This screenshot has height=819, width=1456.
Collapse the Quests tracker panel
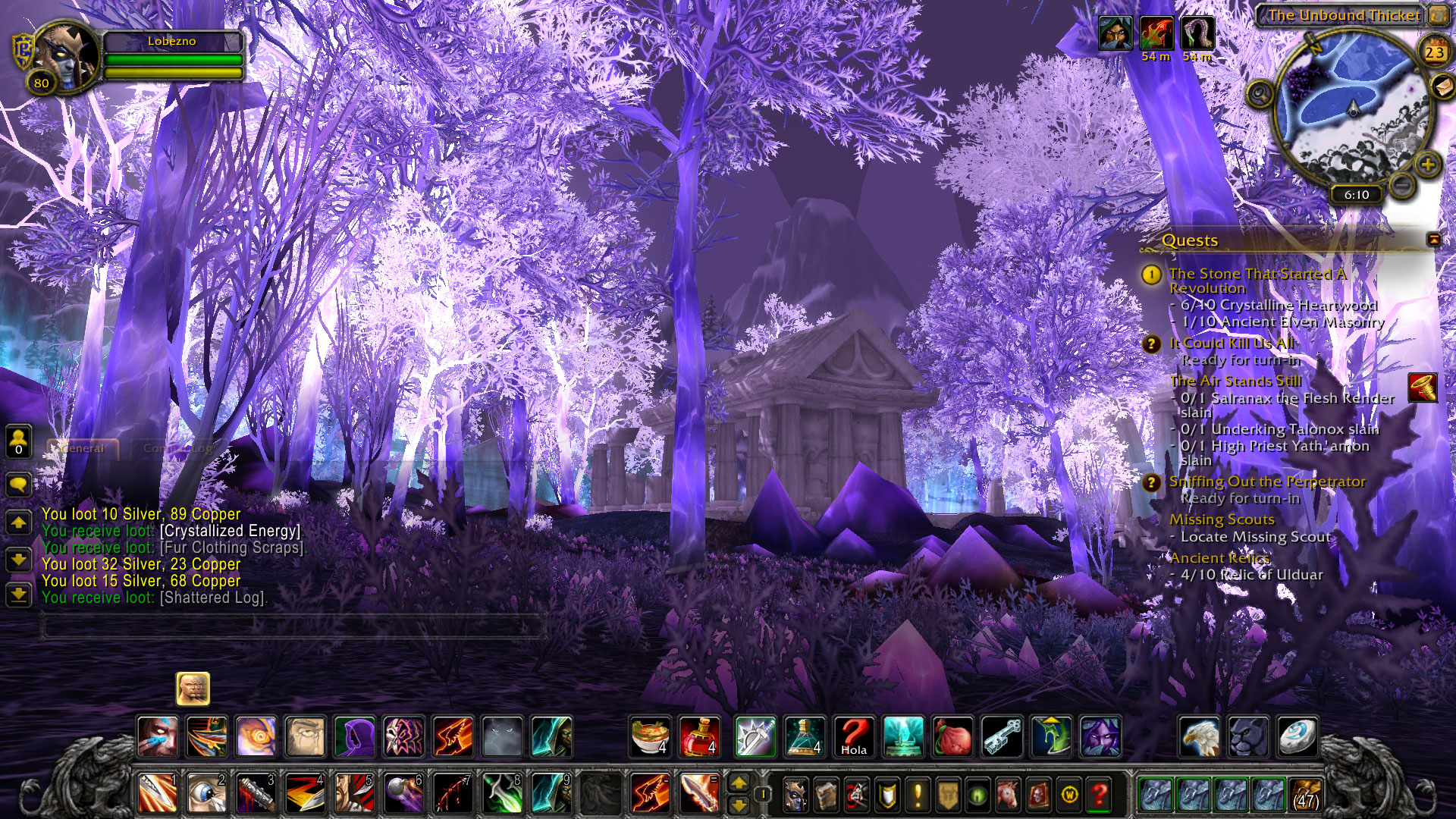pos(1433,240)
